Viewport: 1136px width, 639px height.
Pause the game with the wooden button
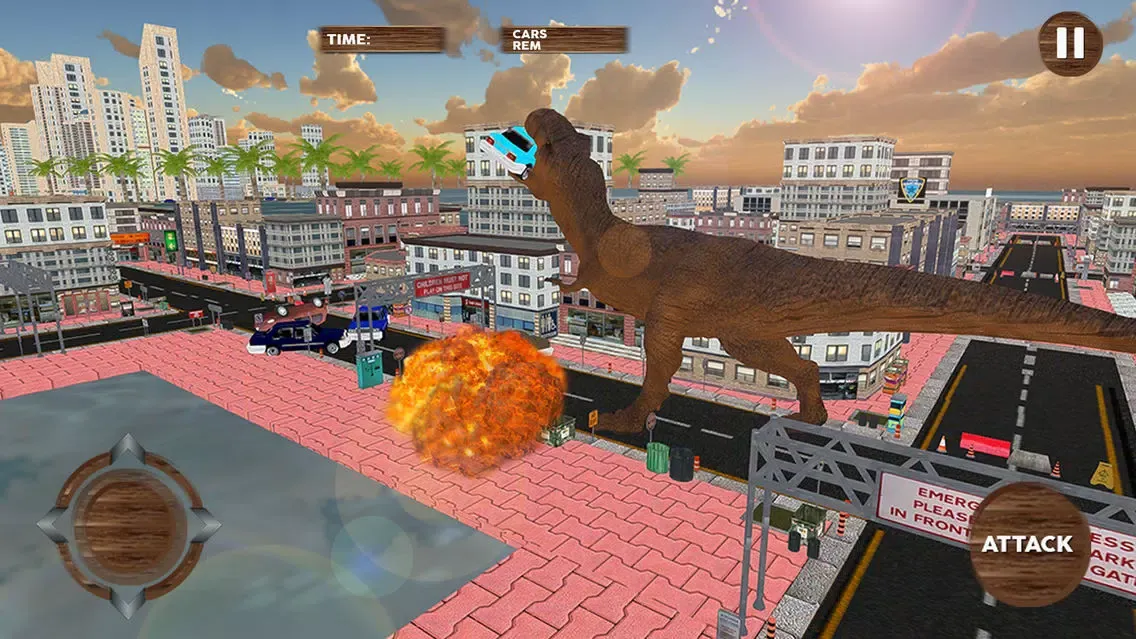[1070, 43]
